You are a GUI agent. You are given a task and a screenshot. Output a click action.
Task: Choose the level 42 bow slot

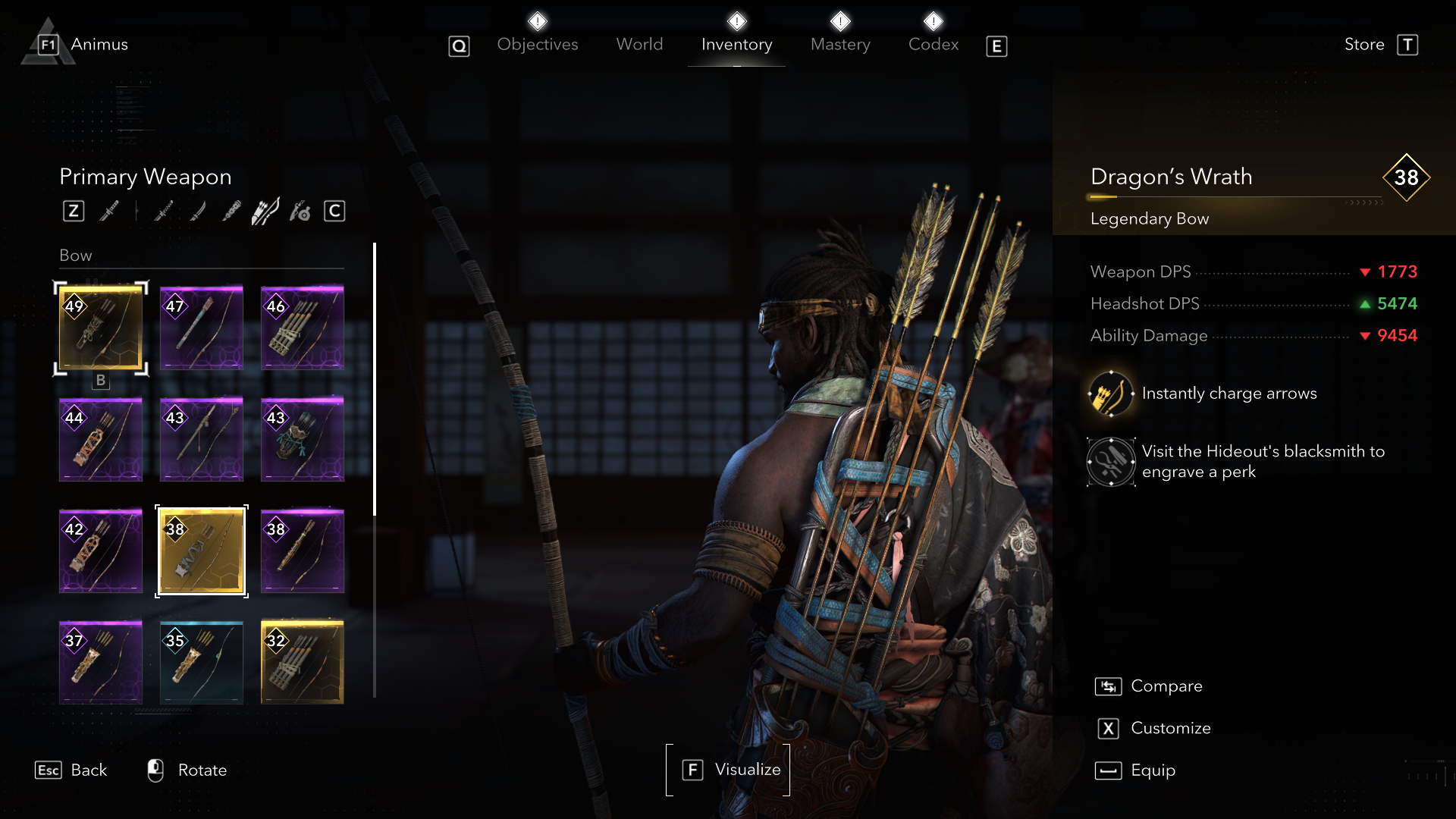click(101, 551)
